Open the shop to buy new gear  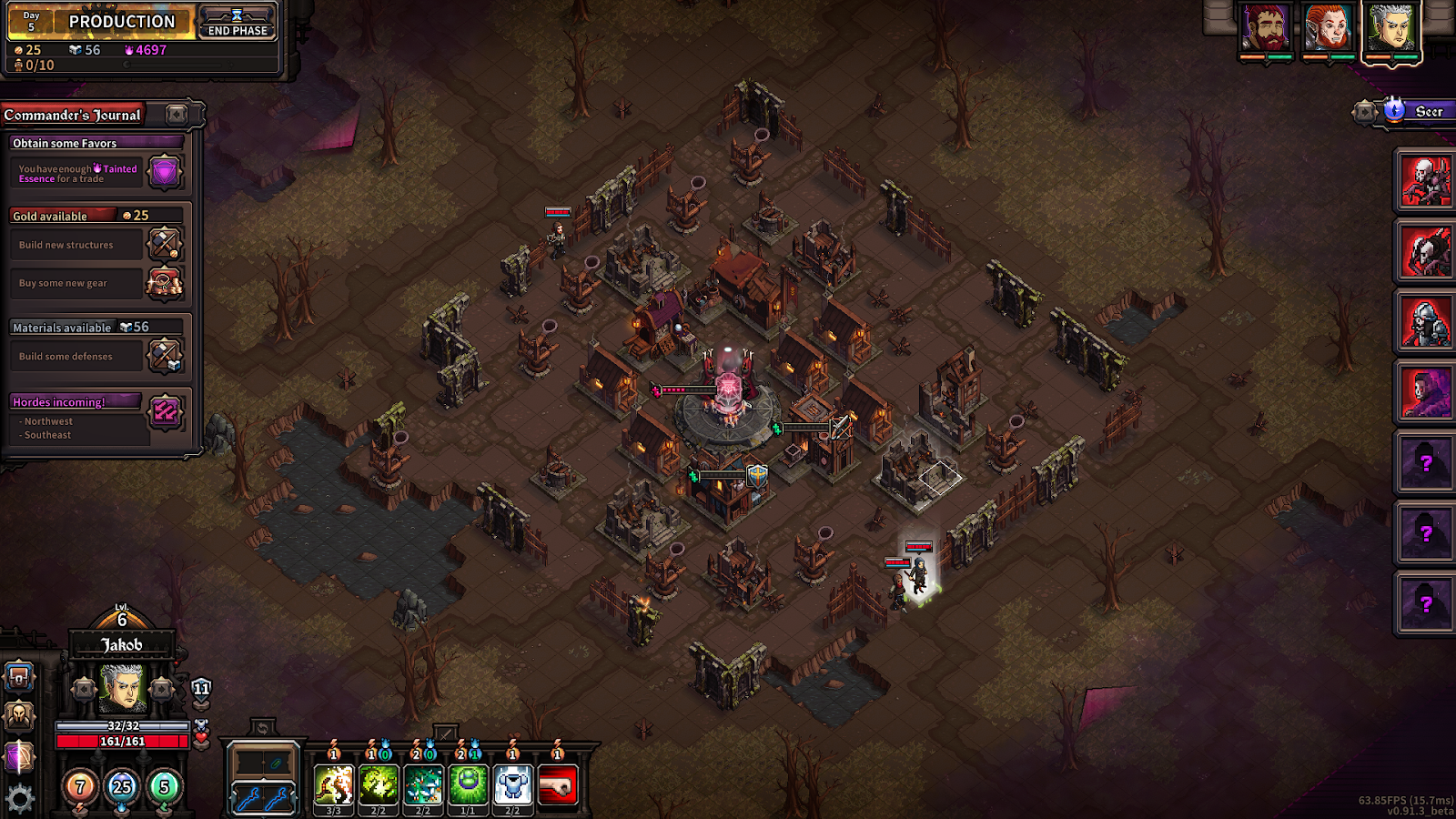165,283
